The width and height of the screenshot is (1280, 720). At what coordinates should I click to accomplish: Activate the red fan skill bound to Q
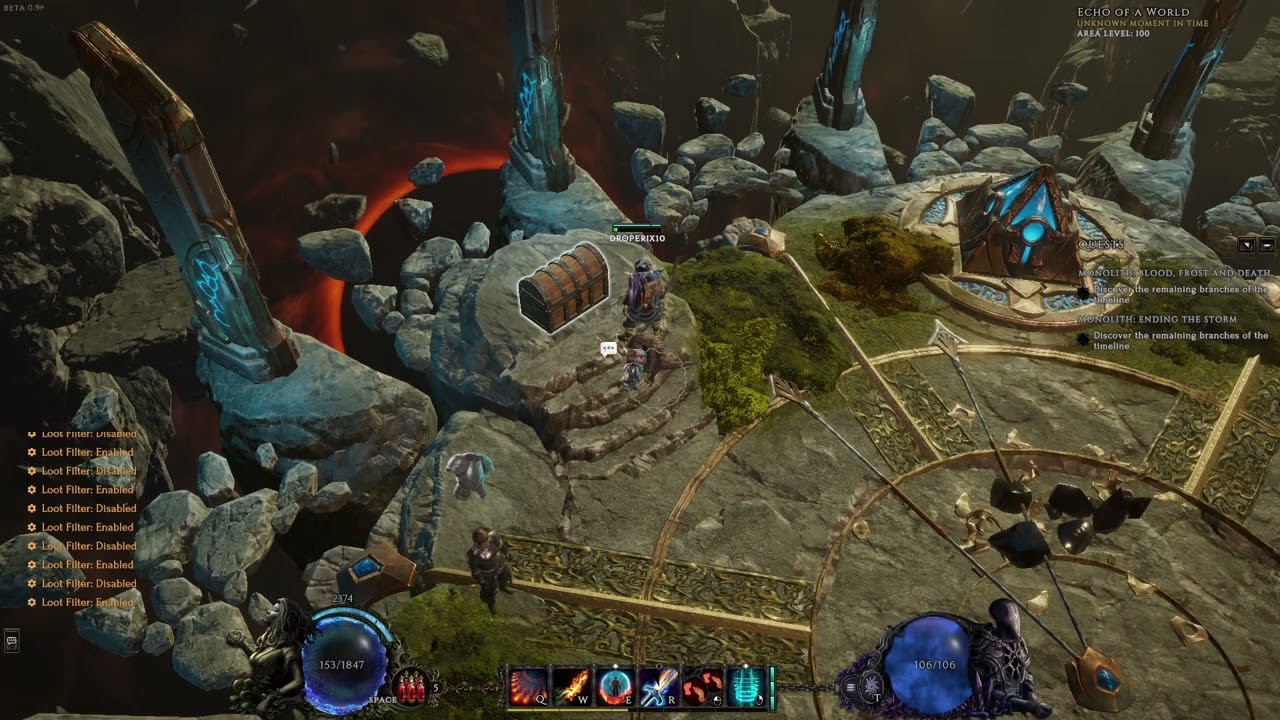pos(527,687)
